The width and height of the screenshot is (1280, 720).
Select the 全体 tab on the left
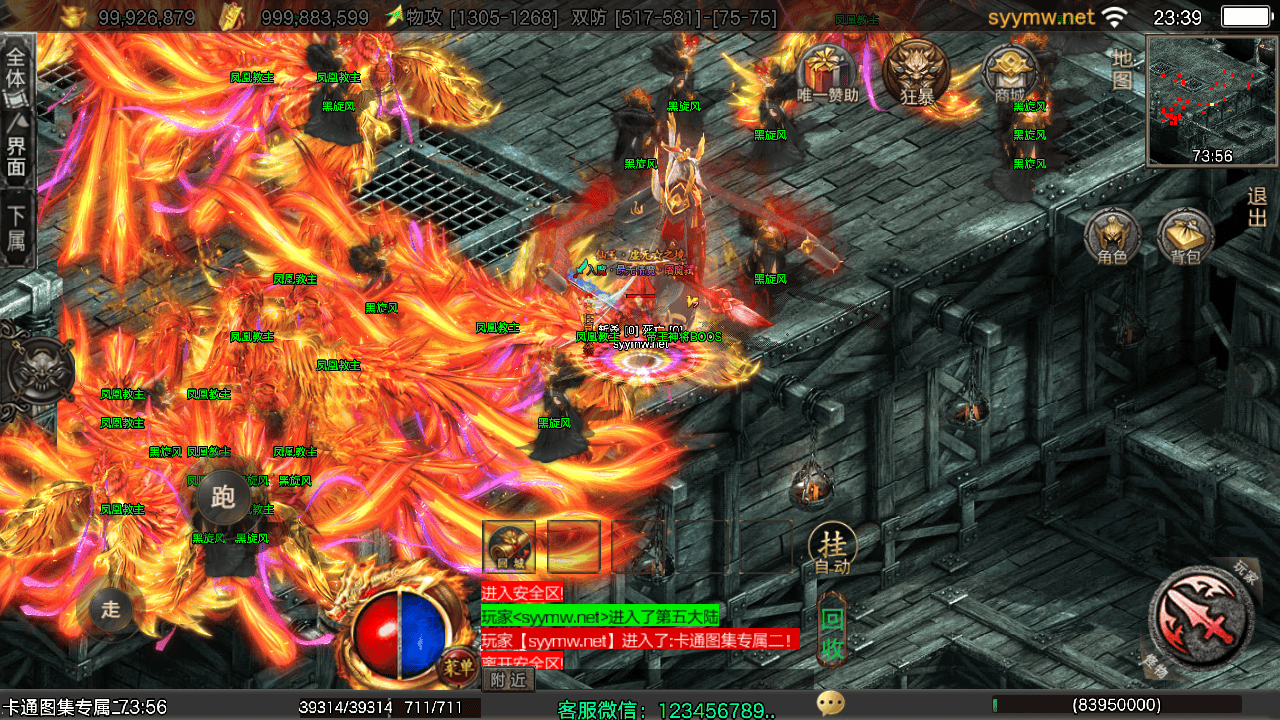point(18,73)
